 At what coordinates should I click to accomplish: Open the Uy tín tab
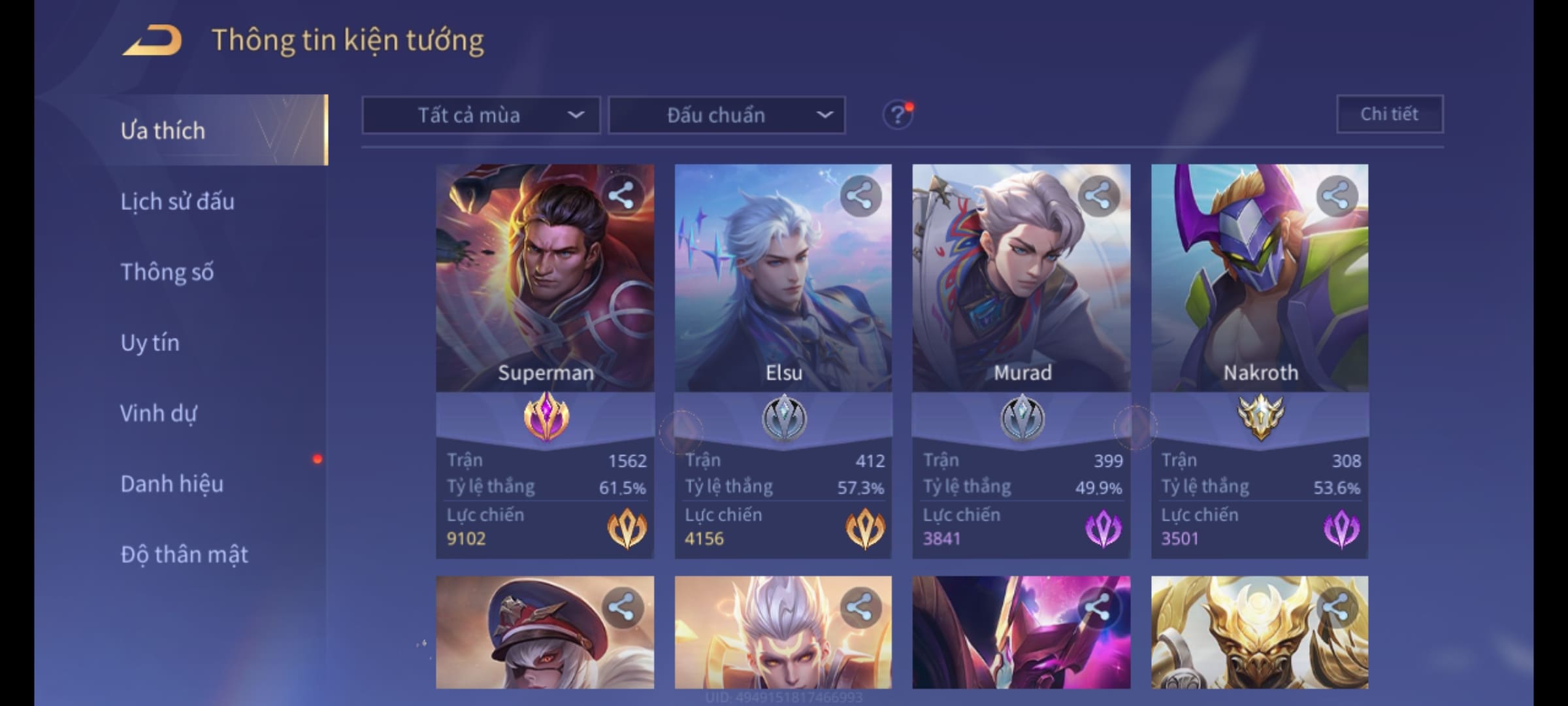click(150, 343)
